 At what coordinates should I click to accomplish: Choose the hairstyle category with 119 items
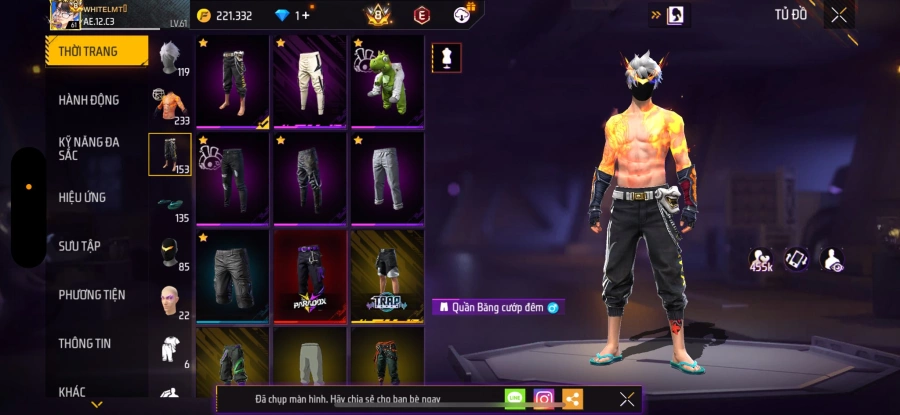[169, 57]
